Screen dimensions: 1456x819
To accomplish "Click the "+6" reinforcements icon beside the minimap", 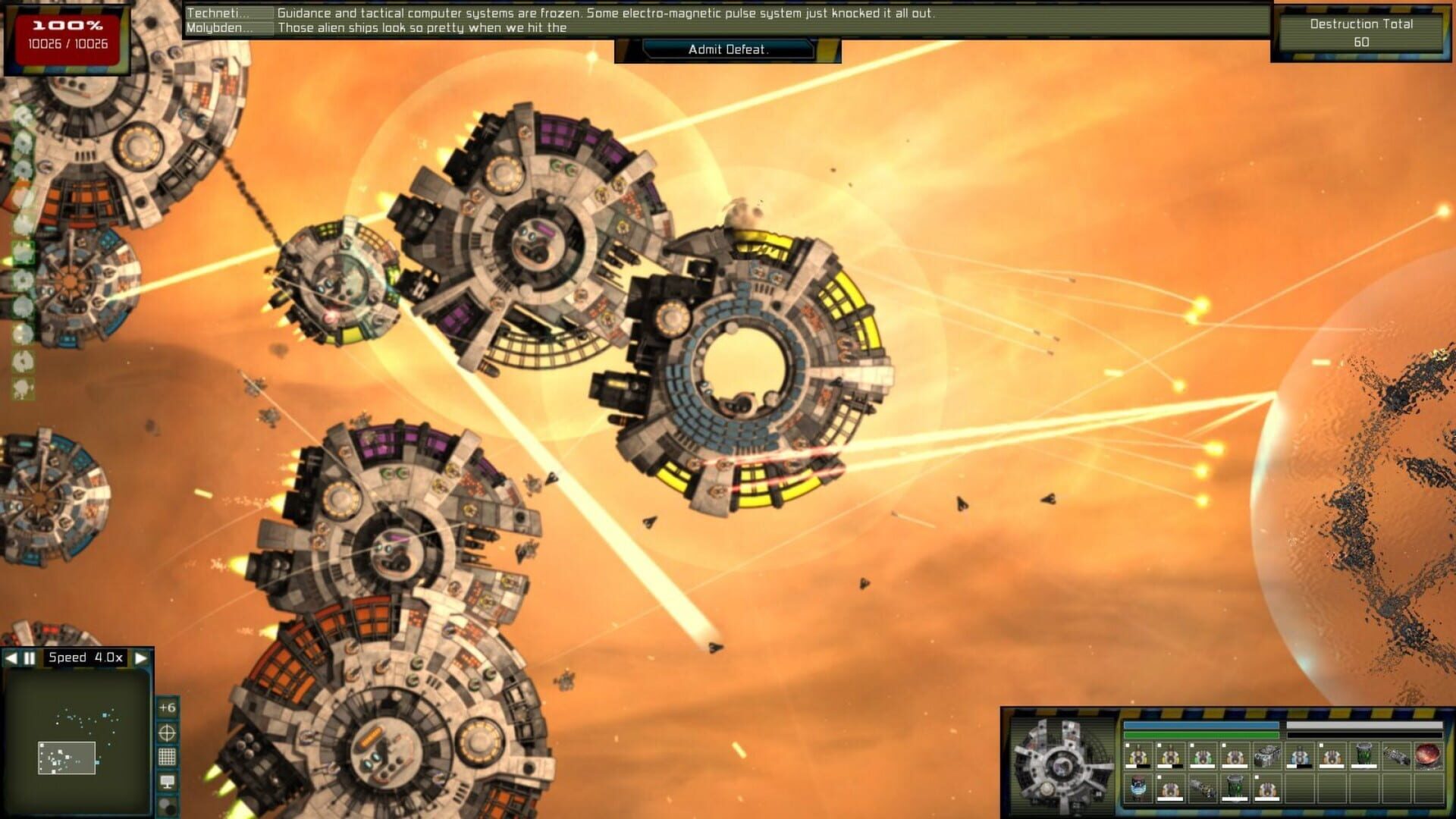I will click(166, 708).
